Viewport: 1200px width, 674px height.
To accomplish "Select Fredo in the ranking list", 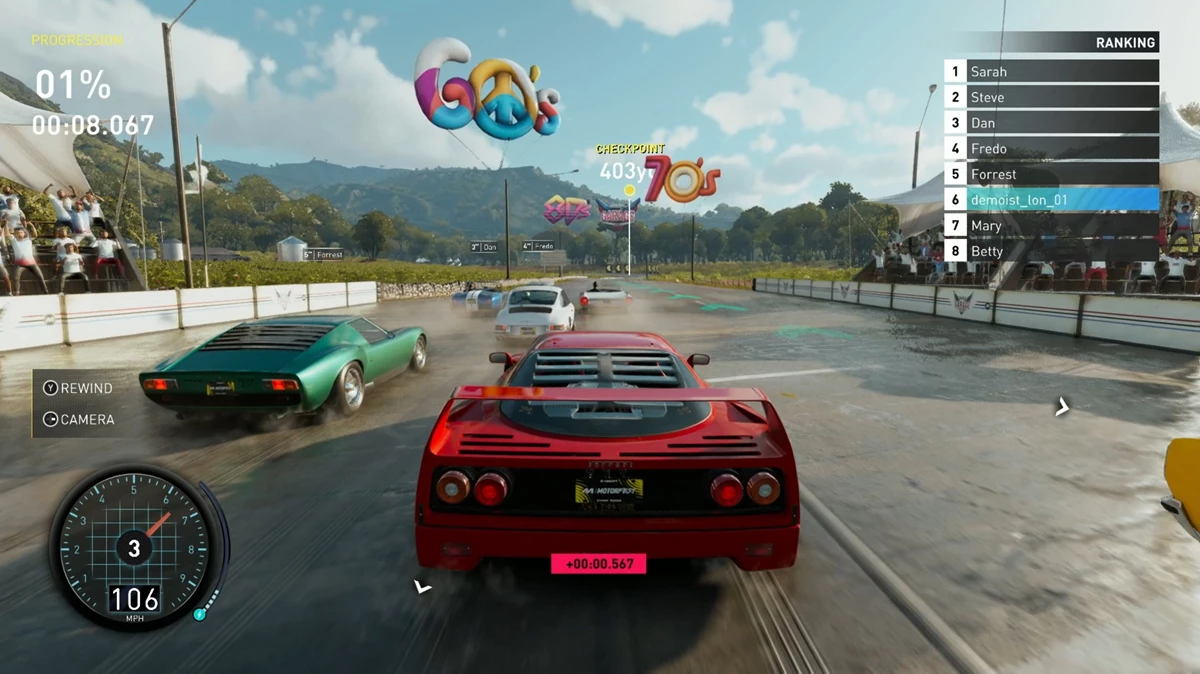I will point(1050,149).
